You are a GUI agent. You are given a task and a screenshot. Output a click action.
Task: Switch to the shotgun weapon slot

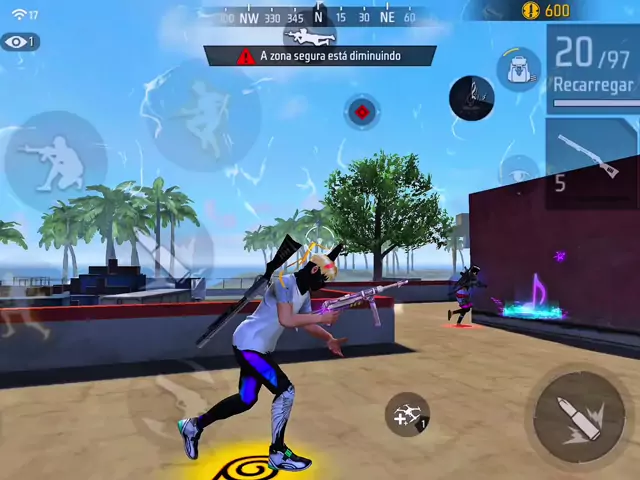[591, 157]
